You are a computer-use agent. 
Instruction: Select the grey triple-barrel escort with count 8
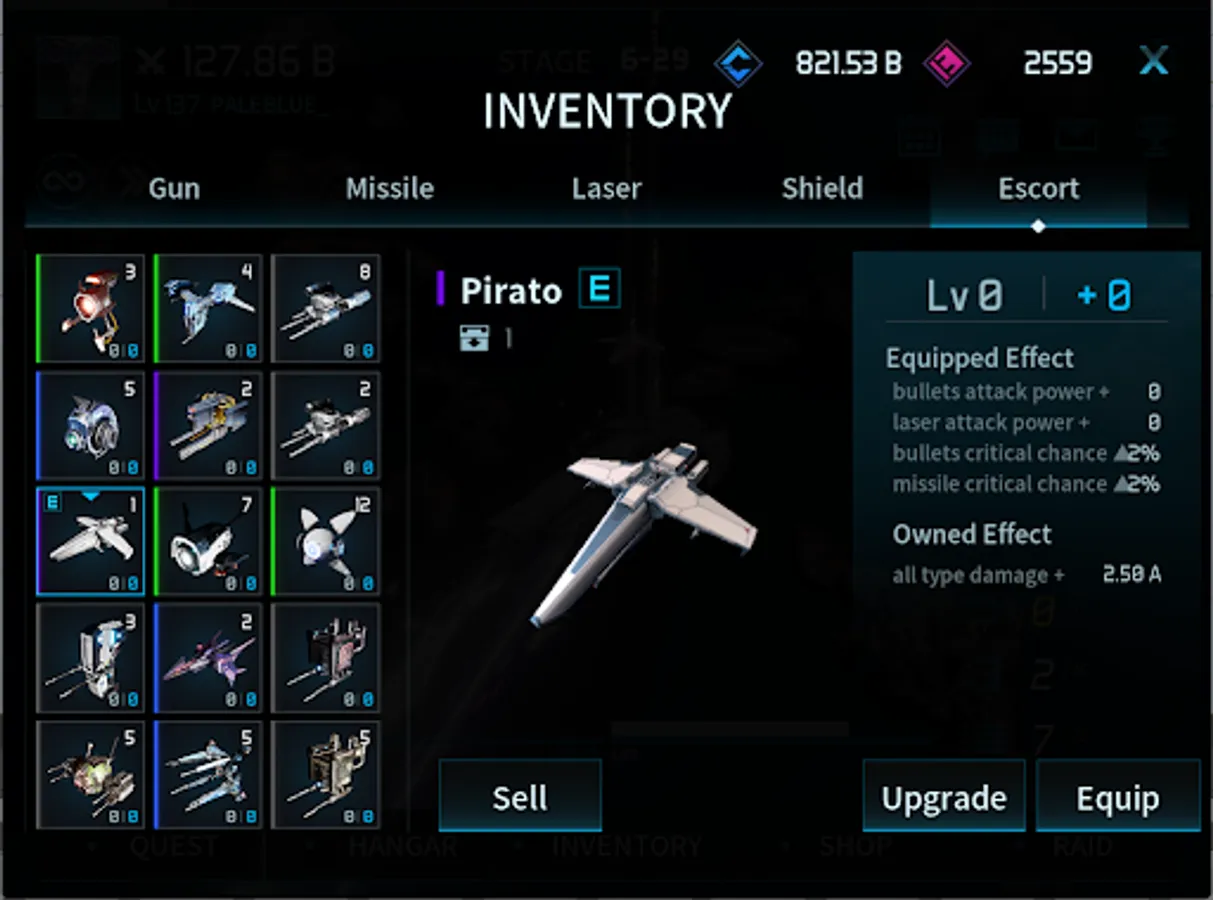(x=326, y=308)
